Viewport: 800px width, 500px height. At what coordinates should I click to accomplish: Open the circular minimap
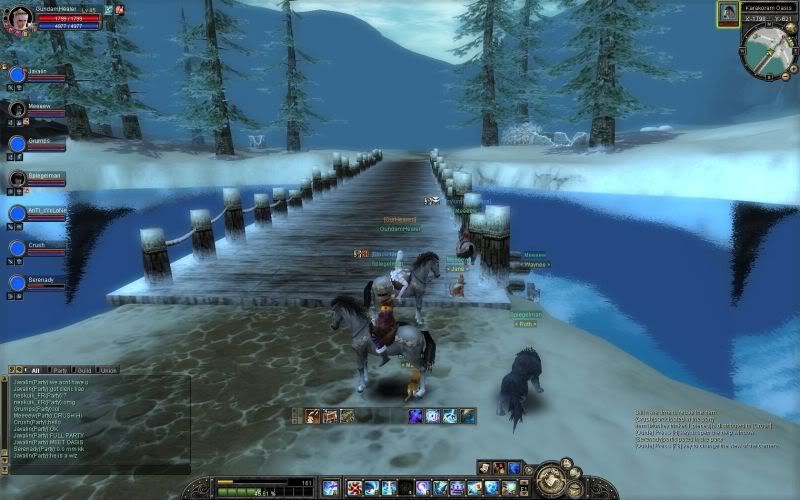click(767, 50)
